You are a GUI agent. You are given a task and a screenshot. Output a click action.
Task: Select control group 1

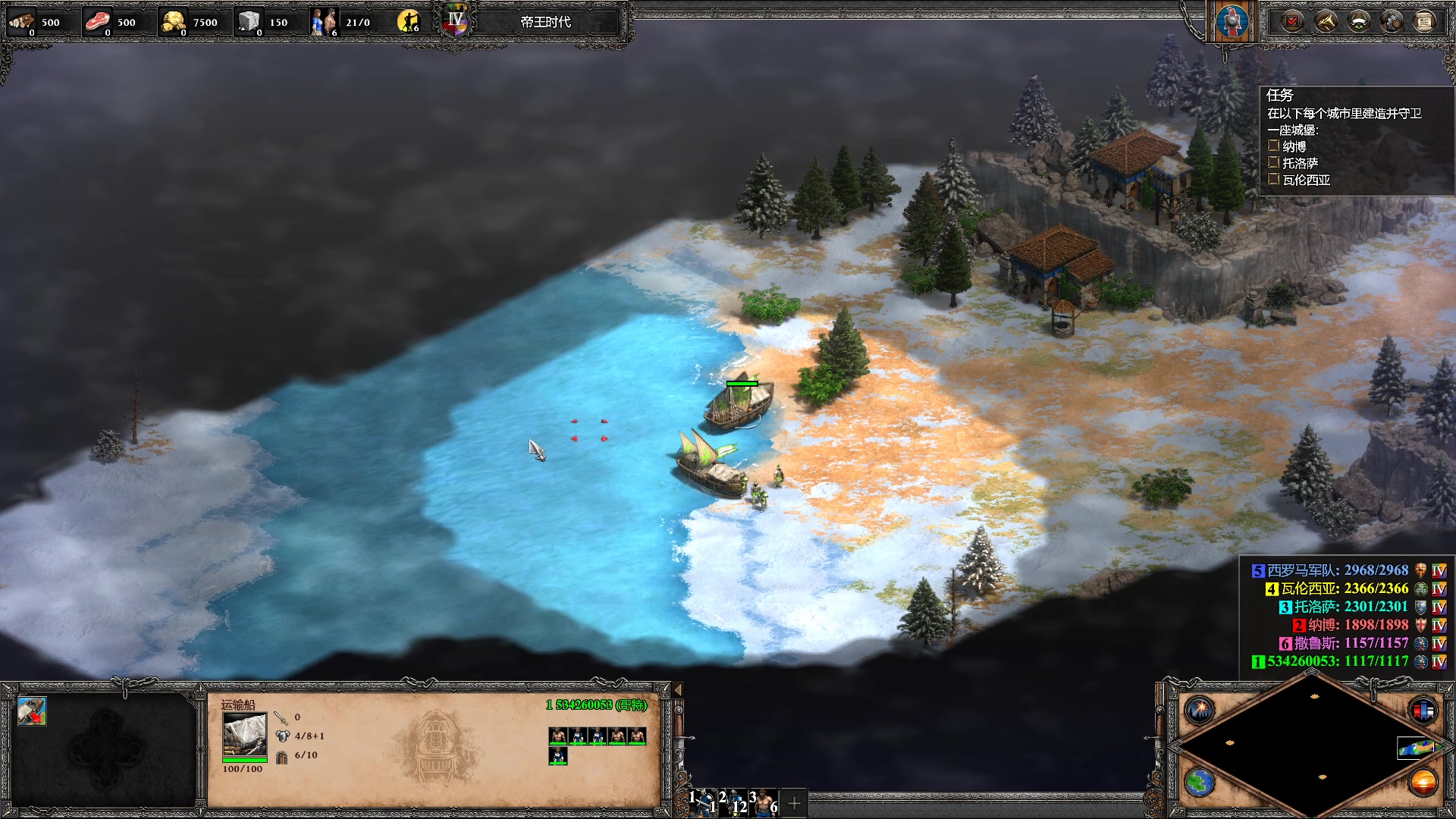[x=703, y=802]
